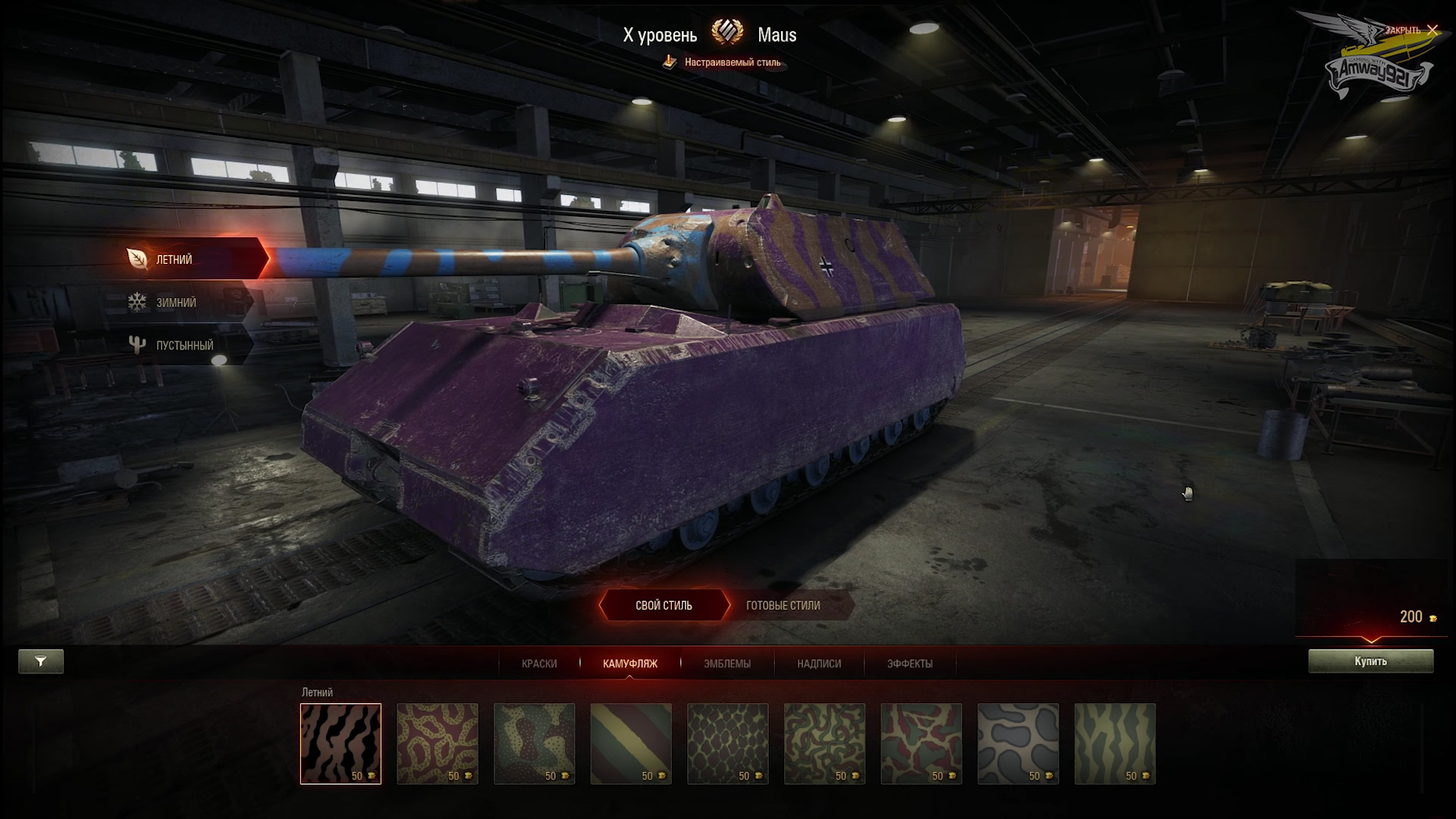The height and width of the screenshot is (819, 1456).
Task: Pick the red-and-yellow ring pattern camouflage
Action: click(x=438, y=743)
